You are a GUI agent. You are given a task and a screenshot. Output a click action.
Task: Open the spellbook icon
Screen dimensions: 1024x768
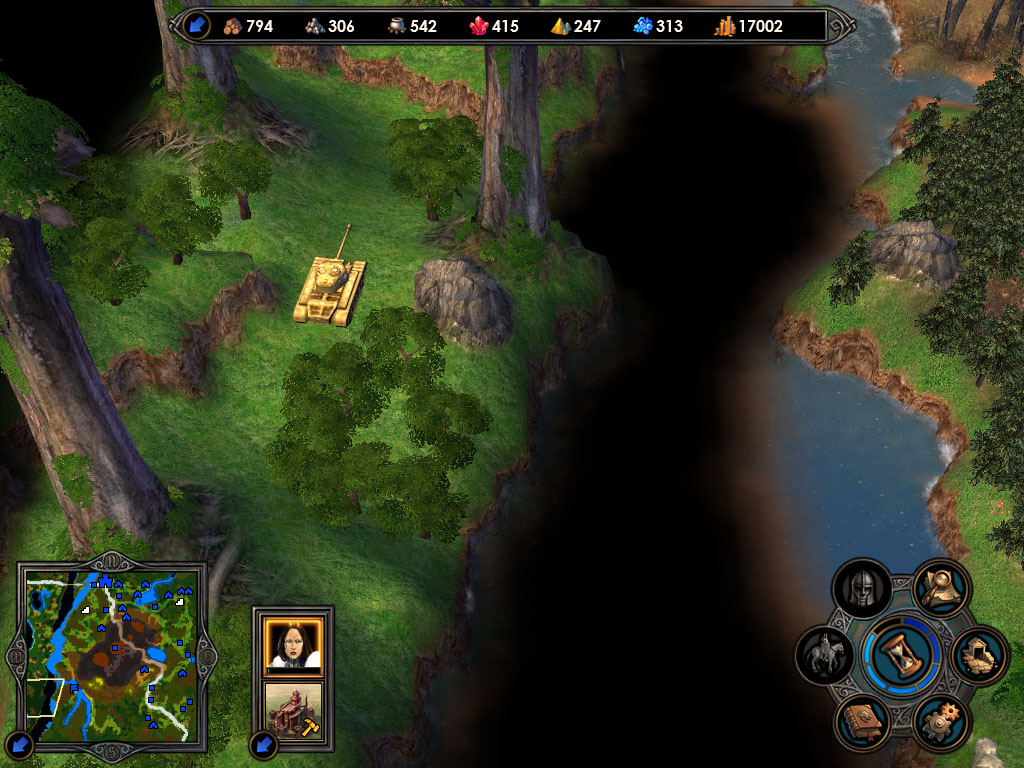pos(862,722)
